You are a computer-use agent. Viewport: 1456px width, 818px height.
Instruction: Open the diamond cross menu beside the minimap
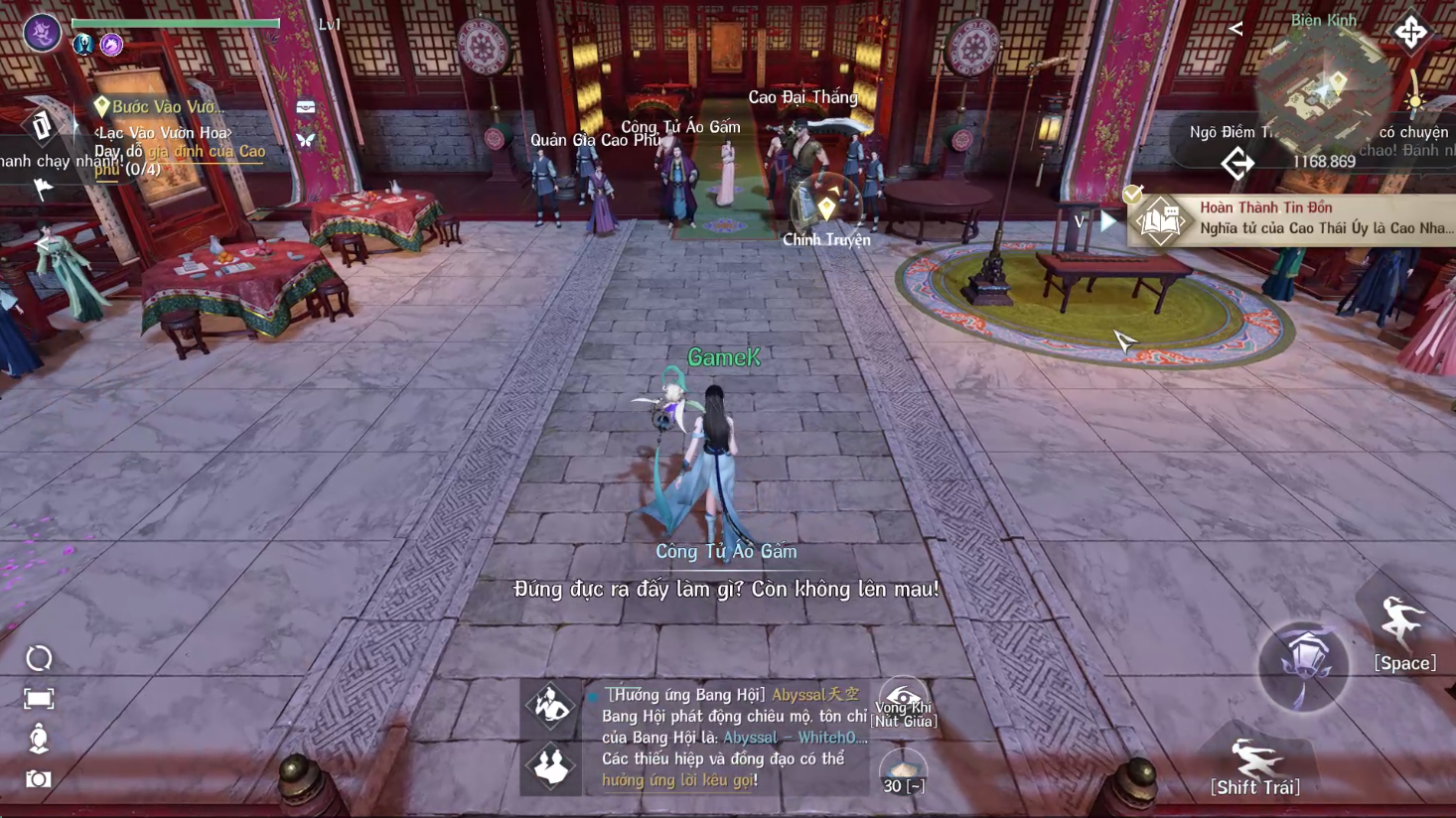(x=1410, y=33)
